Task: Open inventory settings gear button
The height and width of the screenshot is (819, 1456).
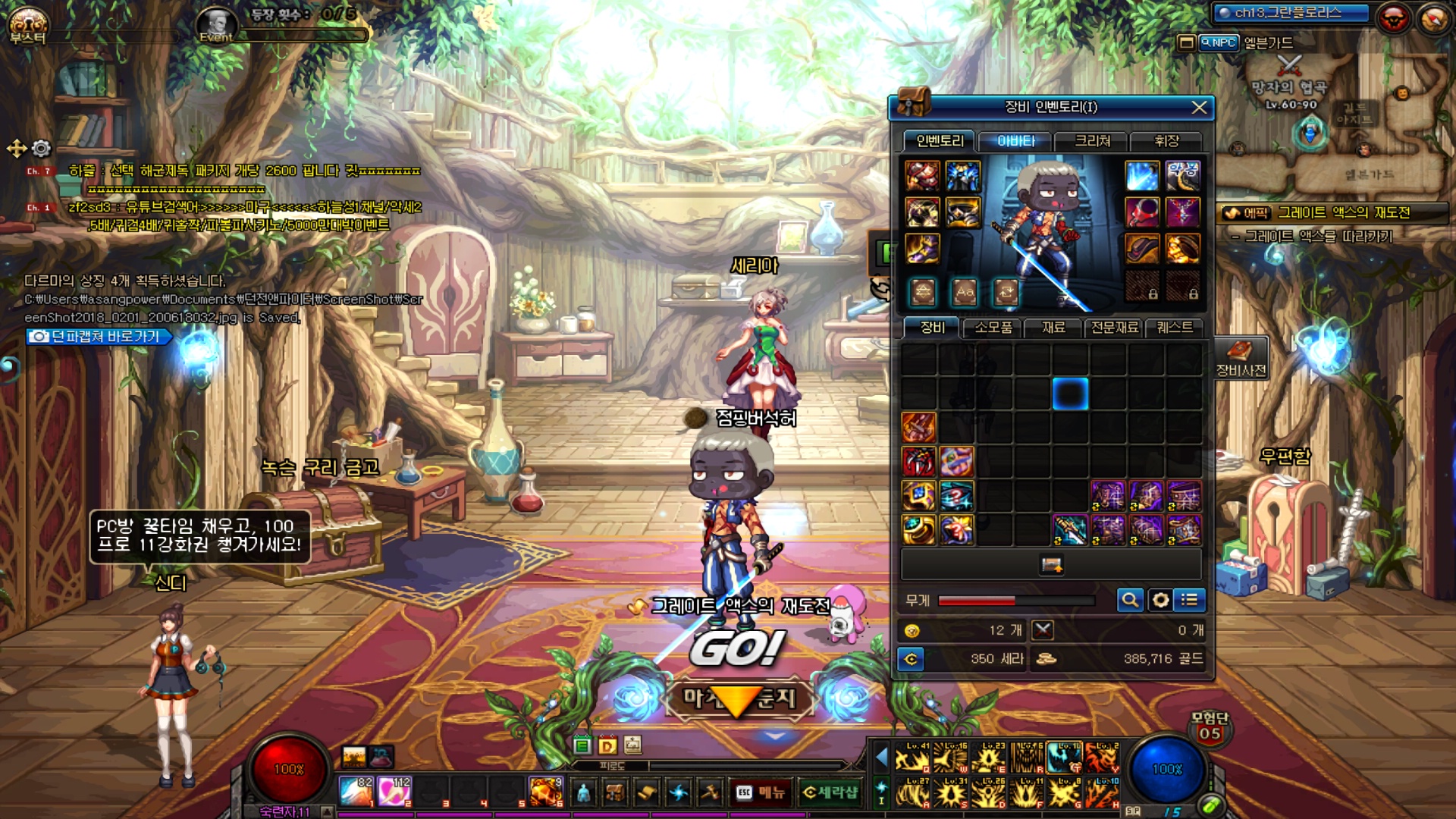Action: tap(1160, 601)
